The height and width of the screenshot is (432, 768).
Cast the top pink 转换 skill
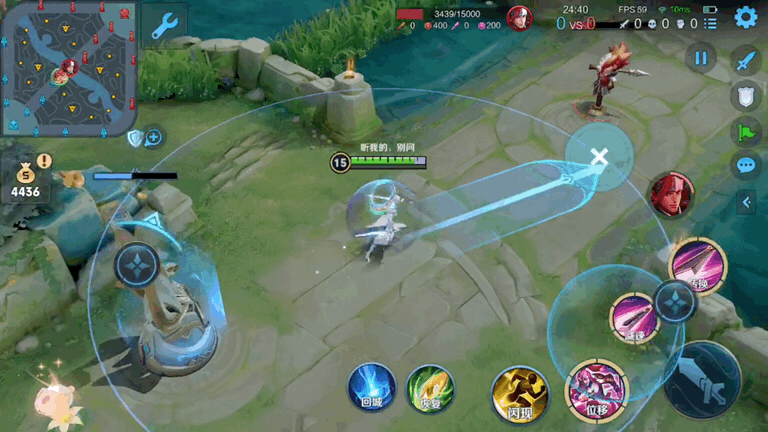pyautogui.click(x=697, y=265)
